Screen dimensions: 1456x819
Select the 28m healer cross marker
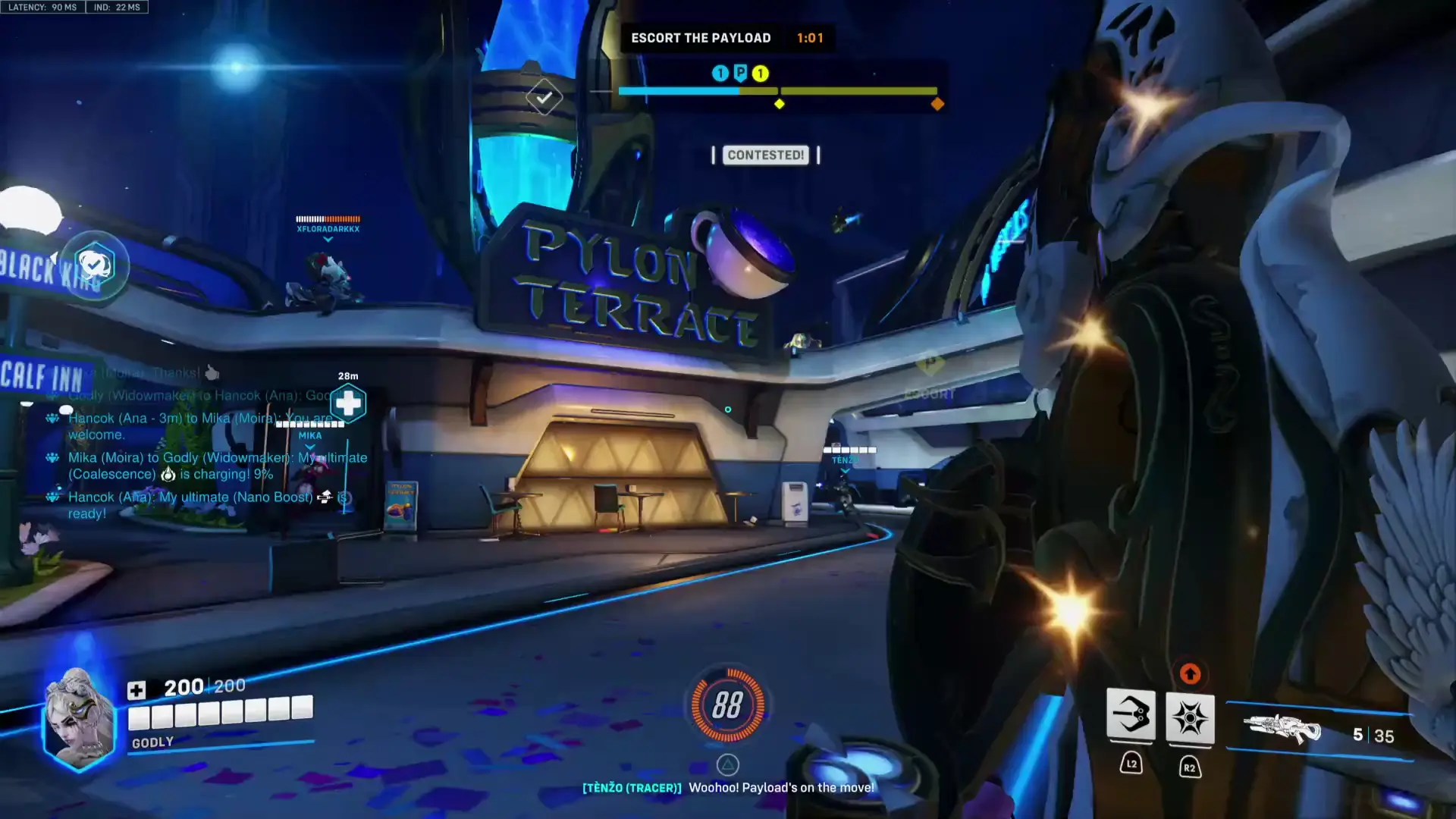click(348, 403)
